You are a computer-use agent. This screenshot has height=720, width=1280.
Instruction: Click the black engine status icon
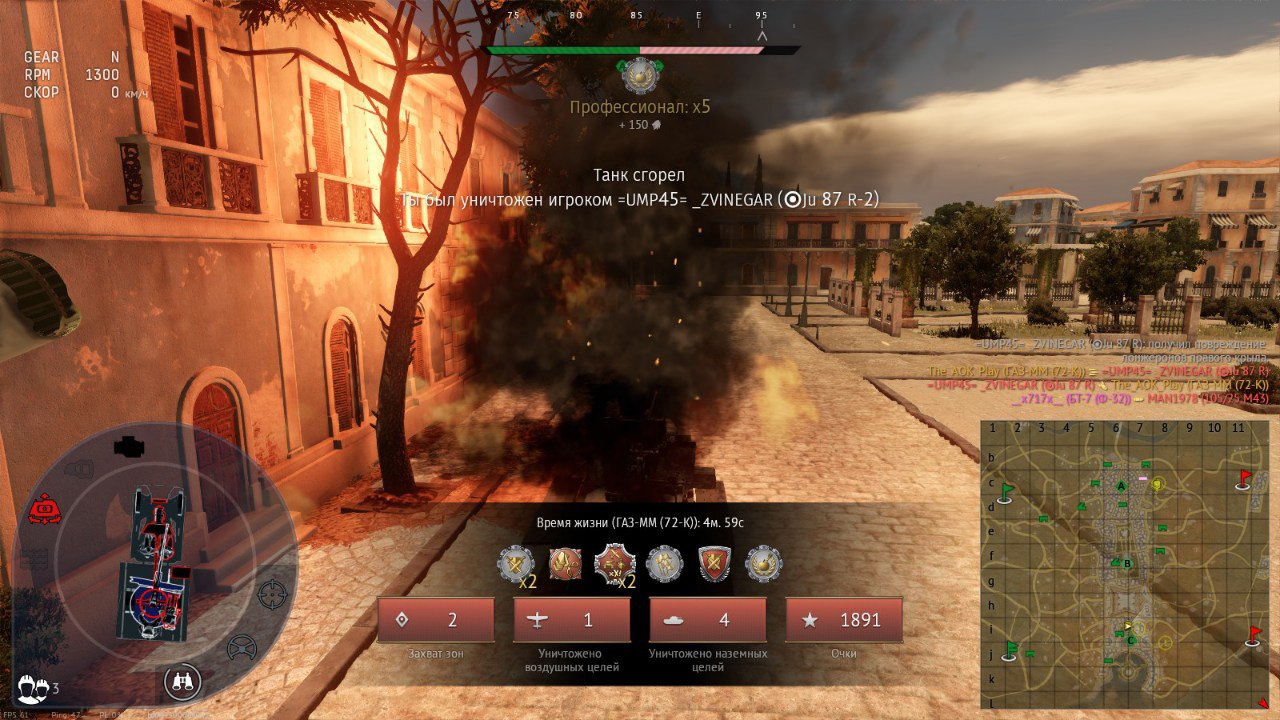point(131,446)
